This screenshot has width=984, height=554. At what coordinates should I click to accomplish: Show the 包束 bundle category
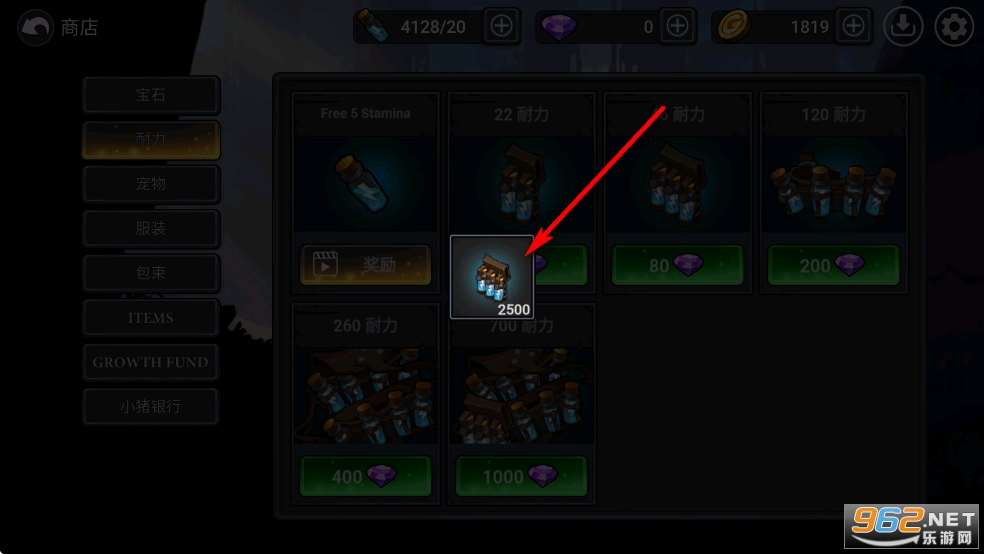pyautogui.click(x=151, y=273)
